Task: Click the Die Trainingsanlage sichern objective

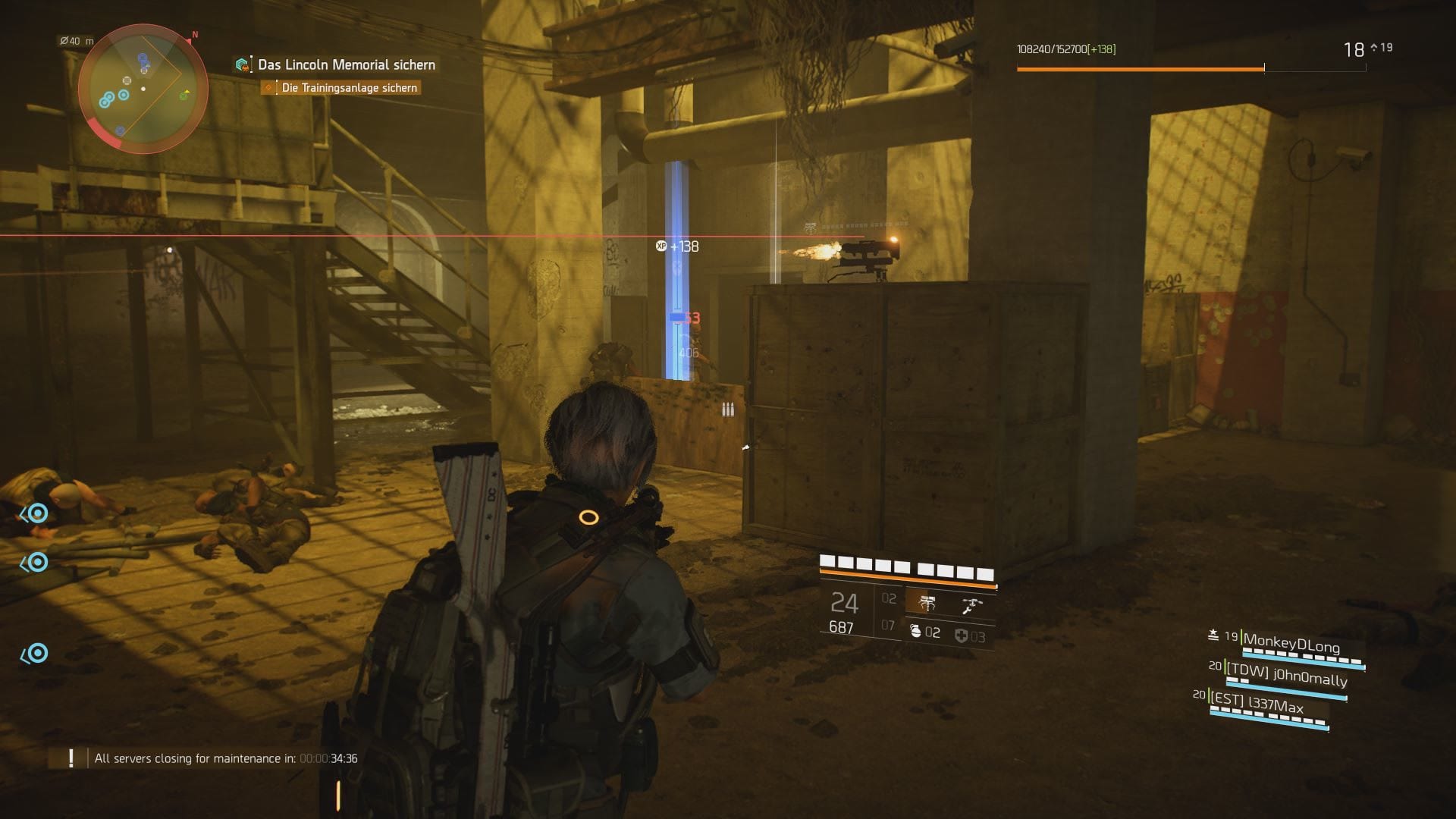Action: click(x=349, y=88)
